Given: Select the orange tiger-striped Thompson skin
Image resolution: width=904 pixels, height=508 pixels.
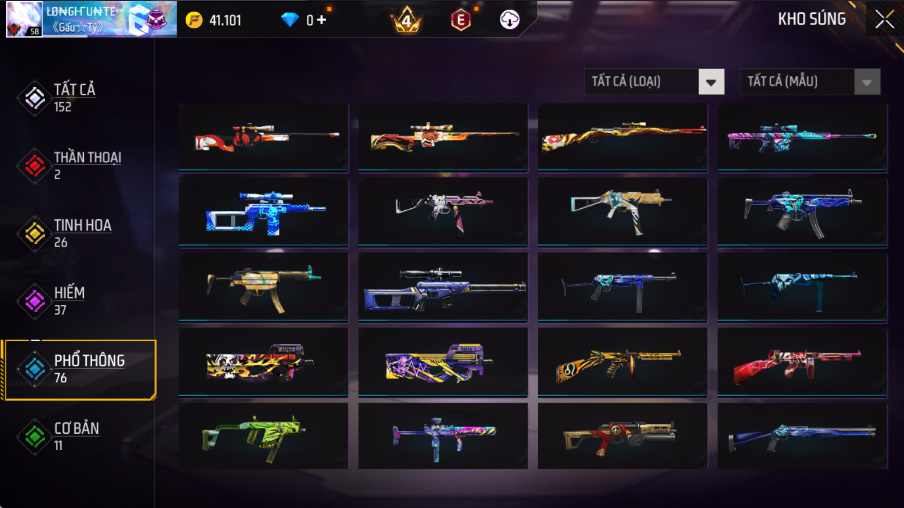Looking at the screenshot, I should click(x=622, y=362).
